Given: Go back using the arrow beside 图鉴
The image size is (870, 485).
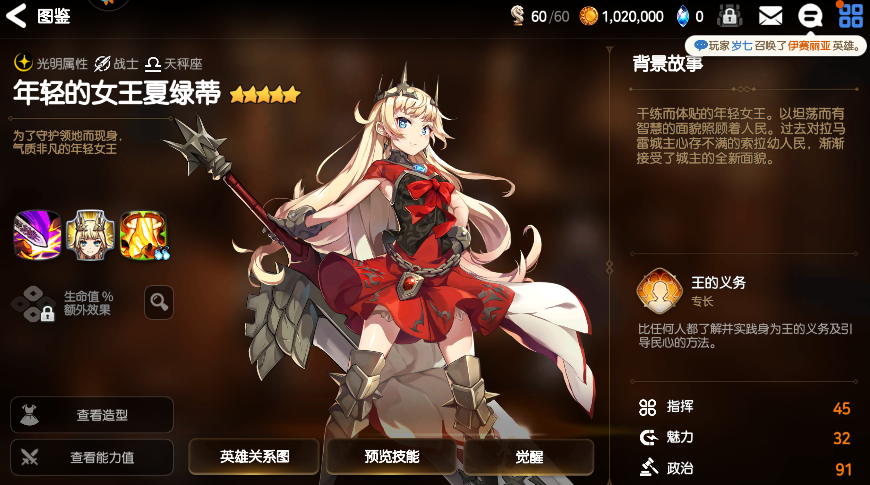Looking at the screenshot, I should click(17, 15).
